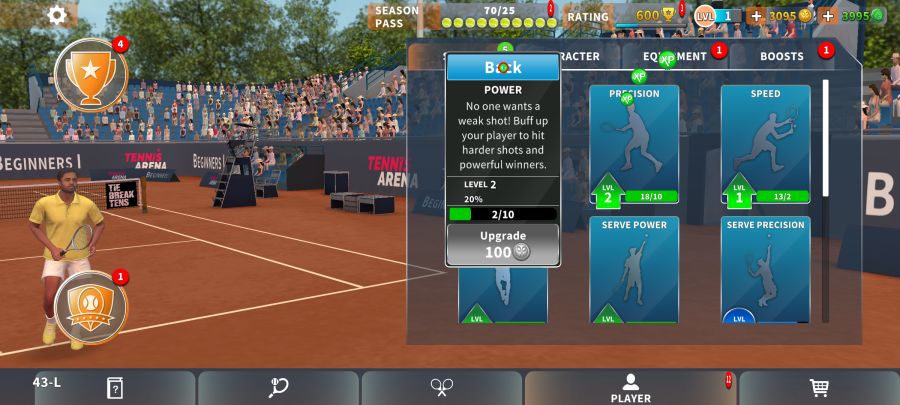Upgrade Power for 100 coins
900x405 pixels.
tap(502, 245)
